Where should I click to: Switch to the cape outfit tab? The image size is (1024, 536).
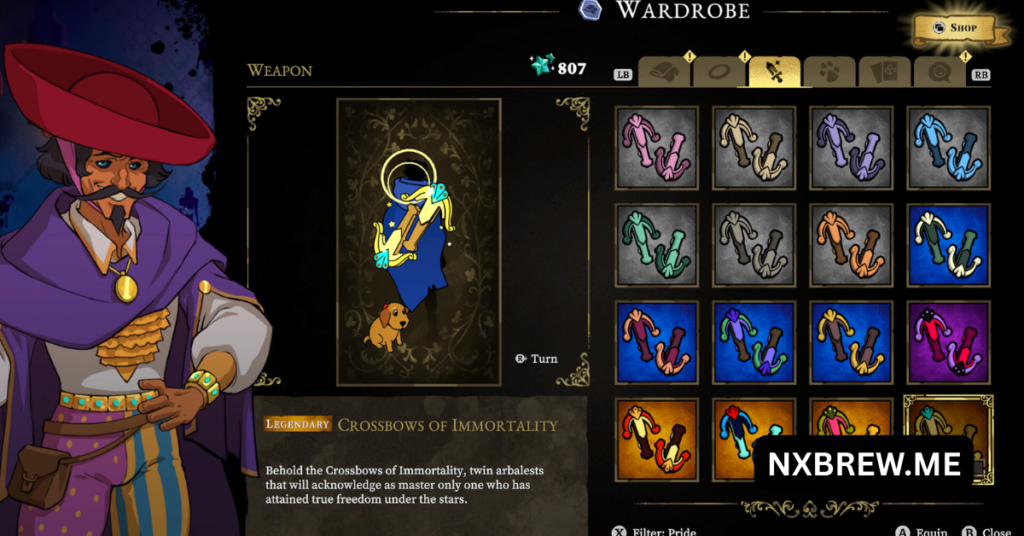coord(663,72)
